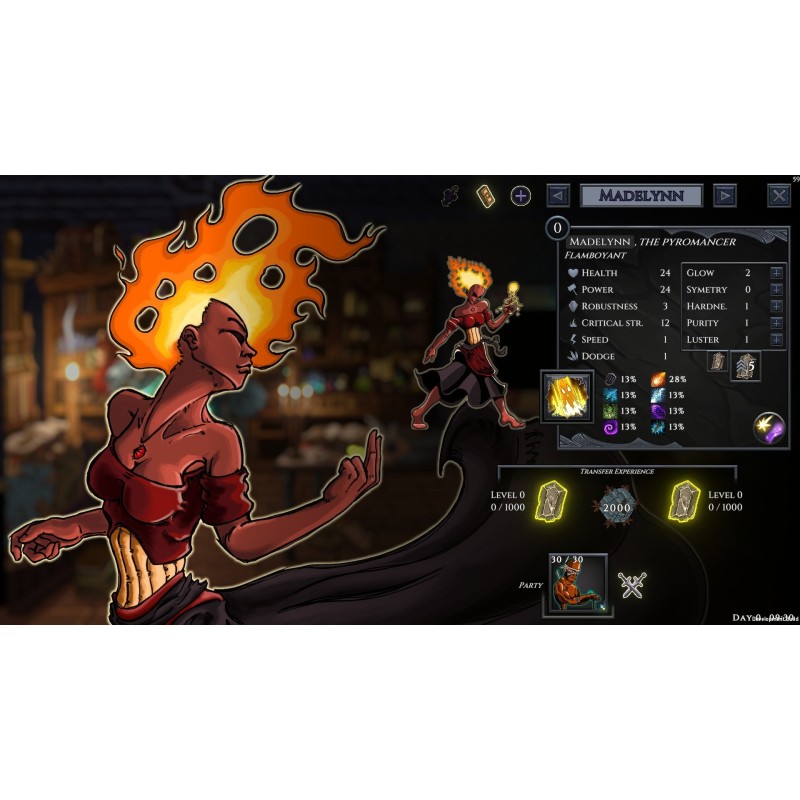
Task: Click the round plus icon in the top bar
Action: click(x=521, y=196)
